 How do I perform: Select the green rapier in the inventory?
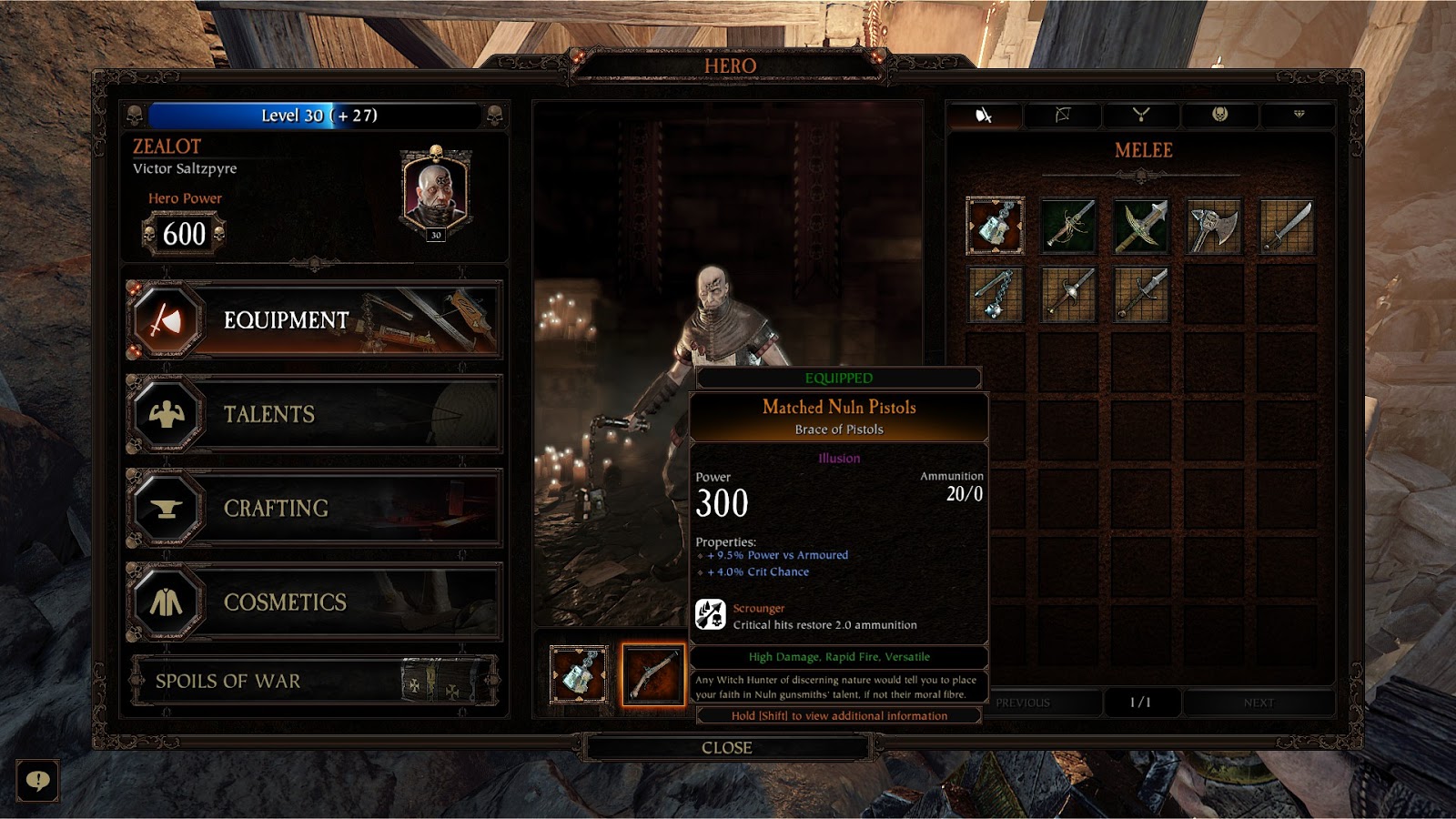pos(1068,226)
